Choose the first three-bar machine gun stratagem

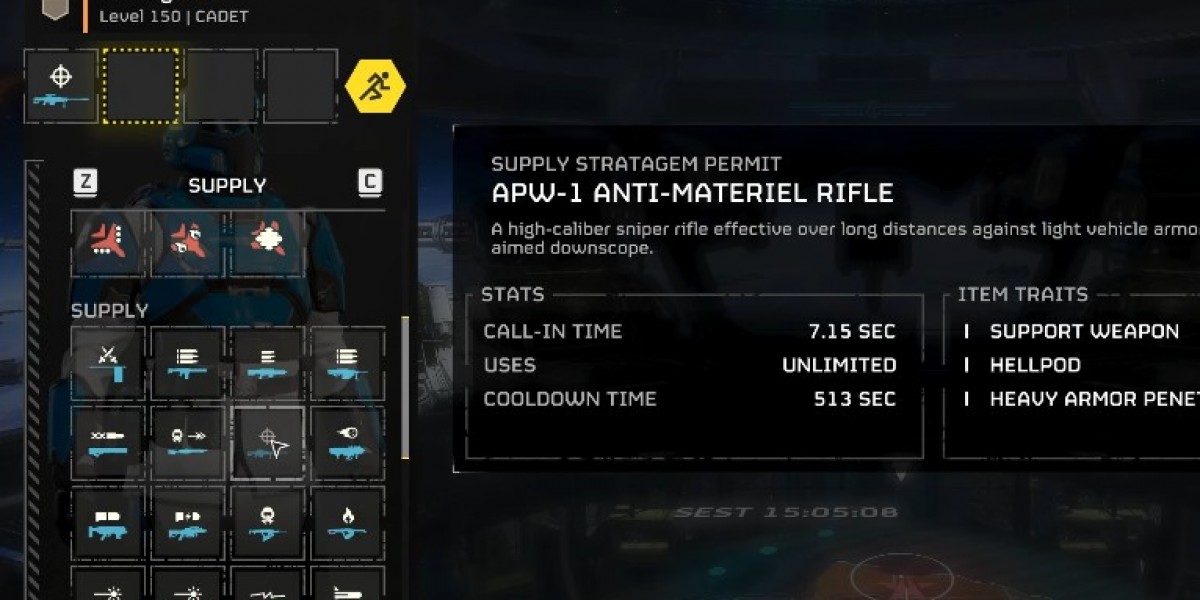[x=188, y=363]
